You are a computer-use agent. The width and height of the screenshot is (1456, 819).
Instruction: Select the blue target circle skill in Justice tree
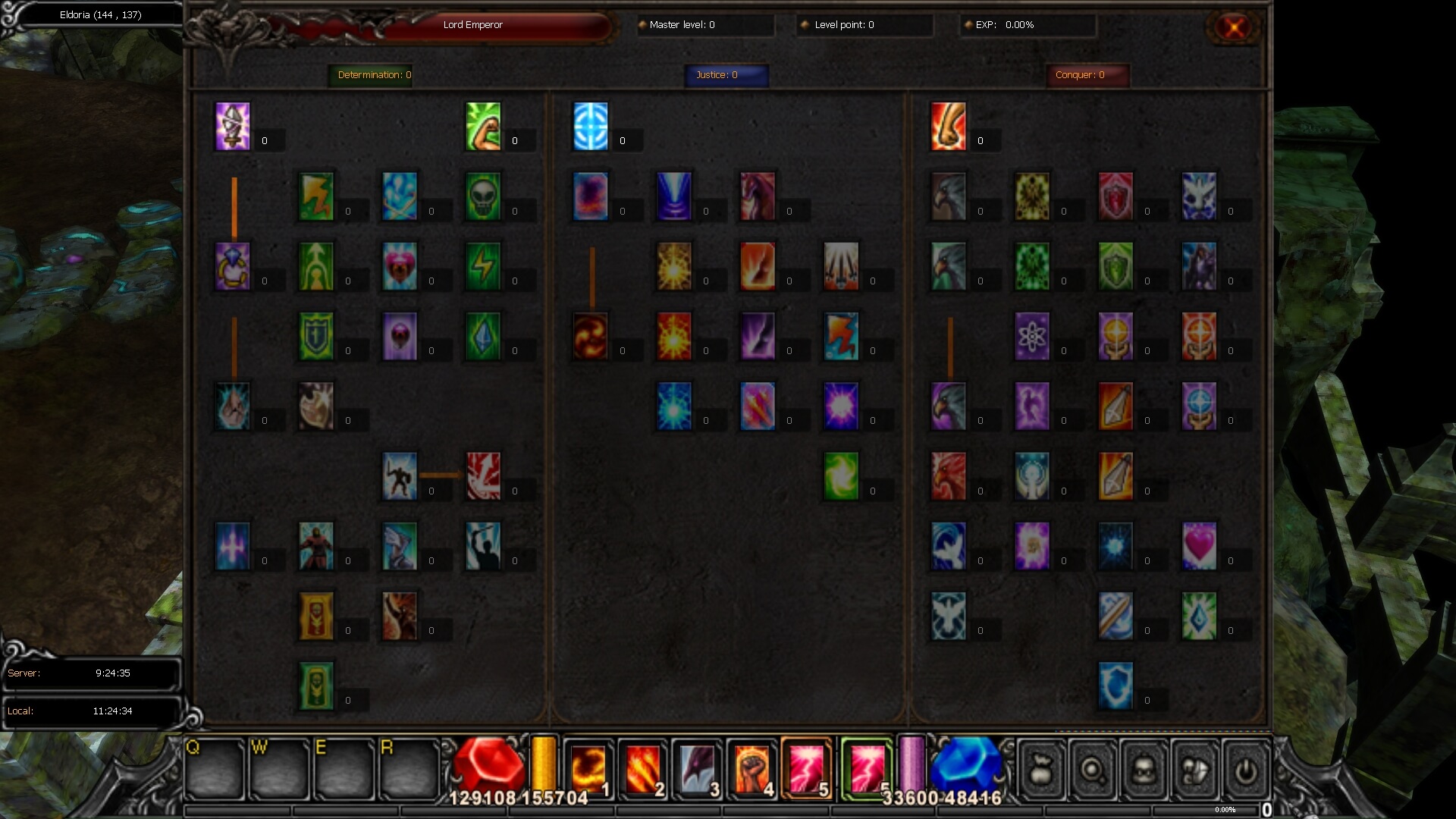point(591,126)
